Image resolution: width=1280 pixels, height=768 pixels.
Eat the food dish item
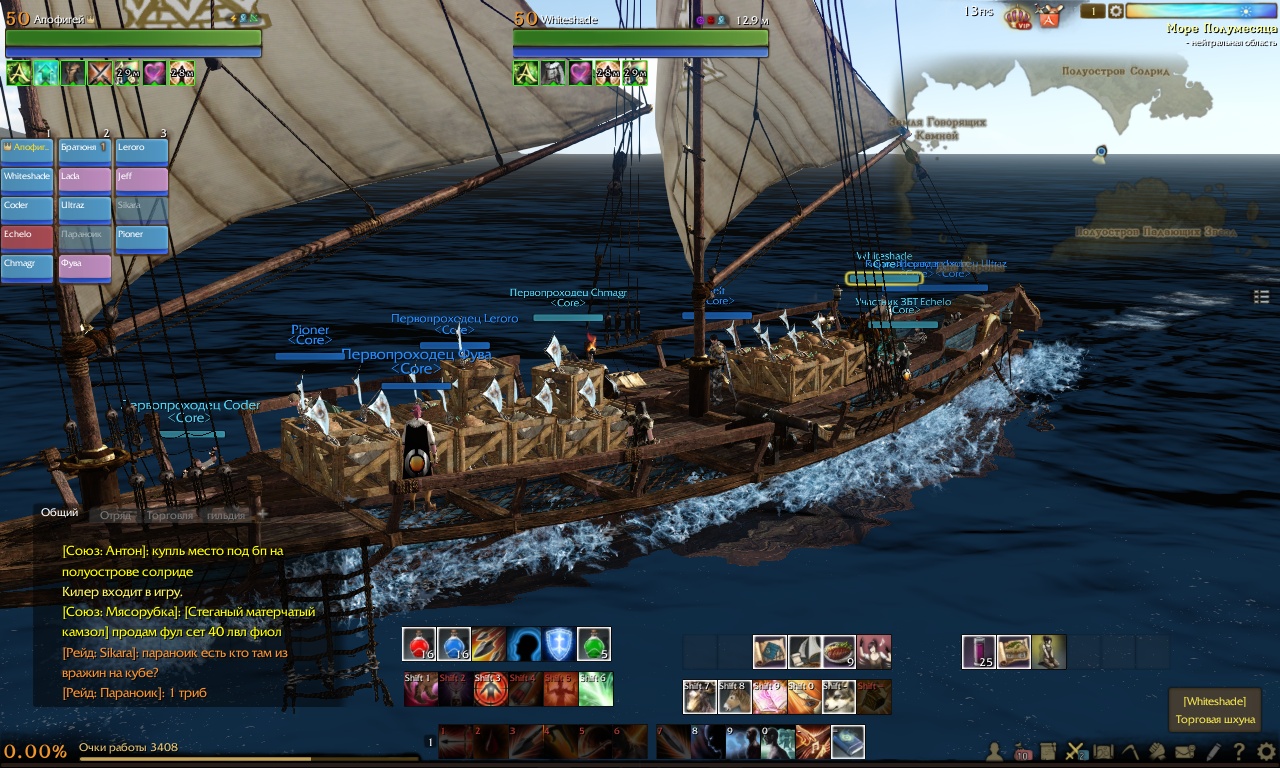pyautogui.click(x=839, y=652)
